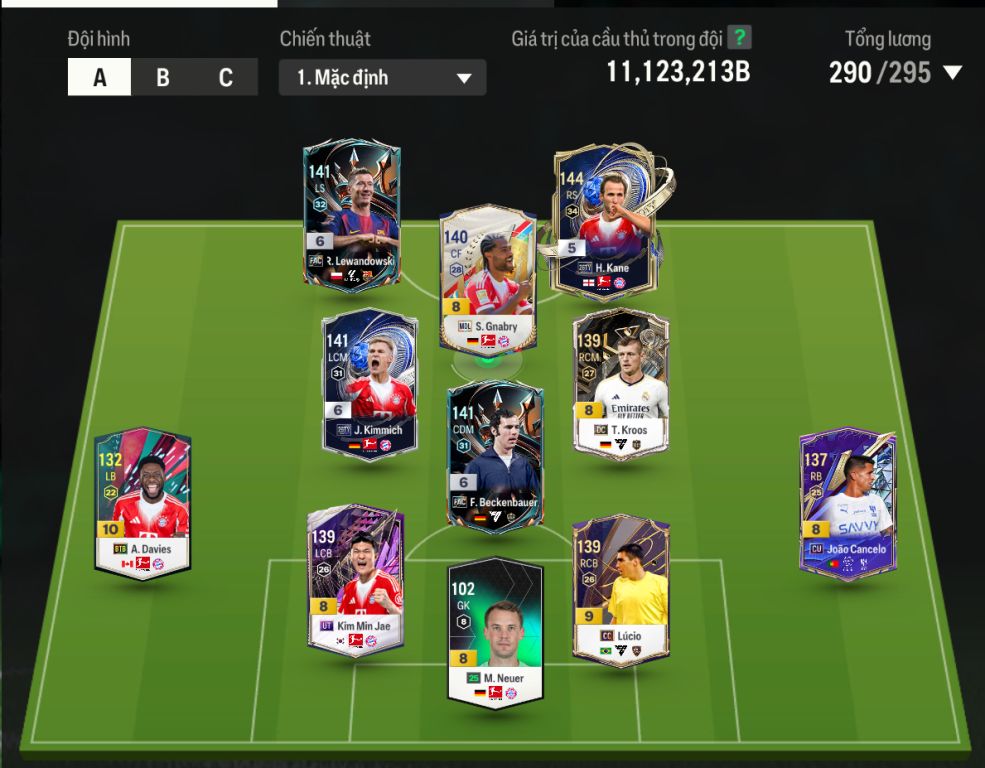Switch to squad tab B
This screenshot has height=768, width=985.
(162, 78)
